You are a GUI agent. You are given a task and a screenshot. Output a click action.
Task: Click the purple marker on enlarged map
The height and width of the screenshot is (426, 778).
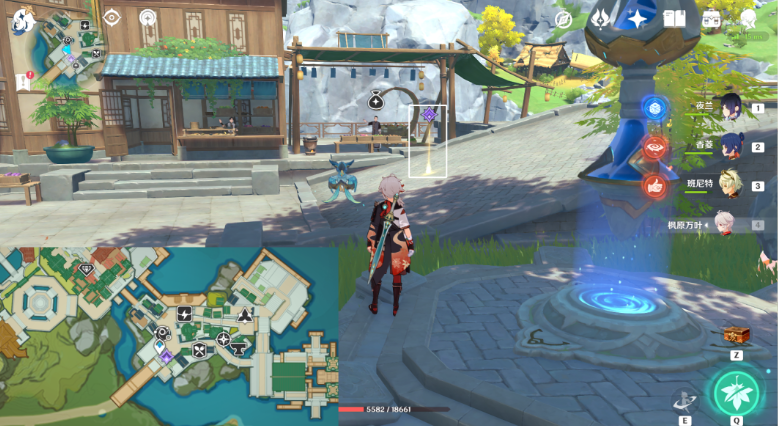click(x=166, y=356)
